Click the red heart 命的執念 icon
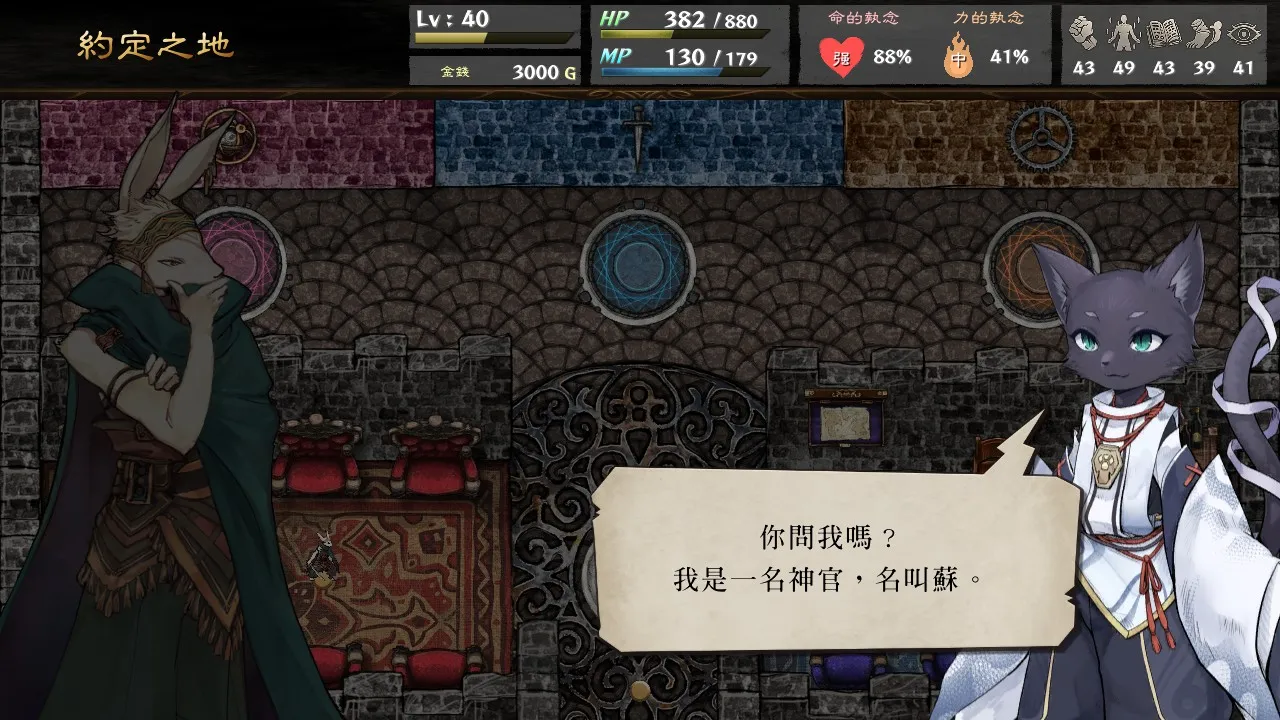Viewport: 1280px width, 720px height. click(843, 55)
